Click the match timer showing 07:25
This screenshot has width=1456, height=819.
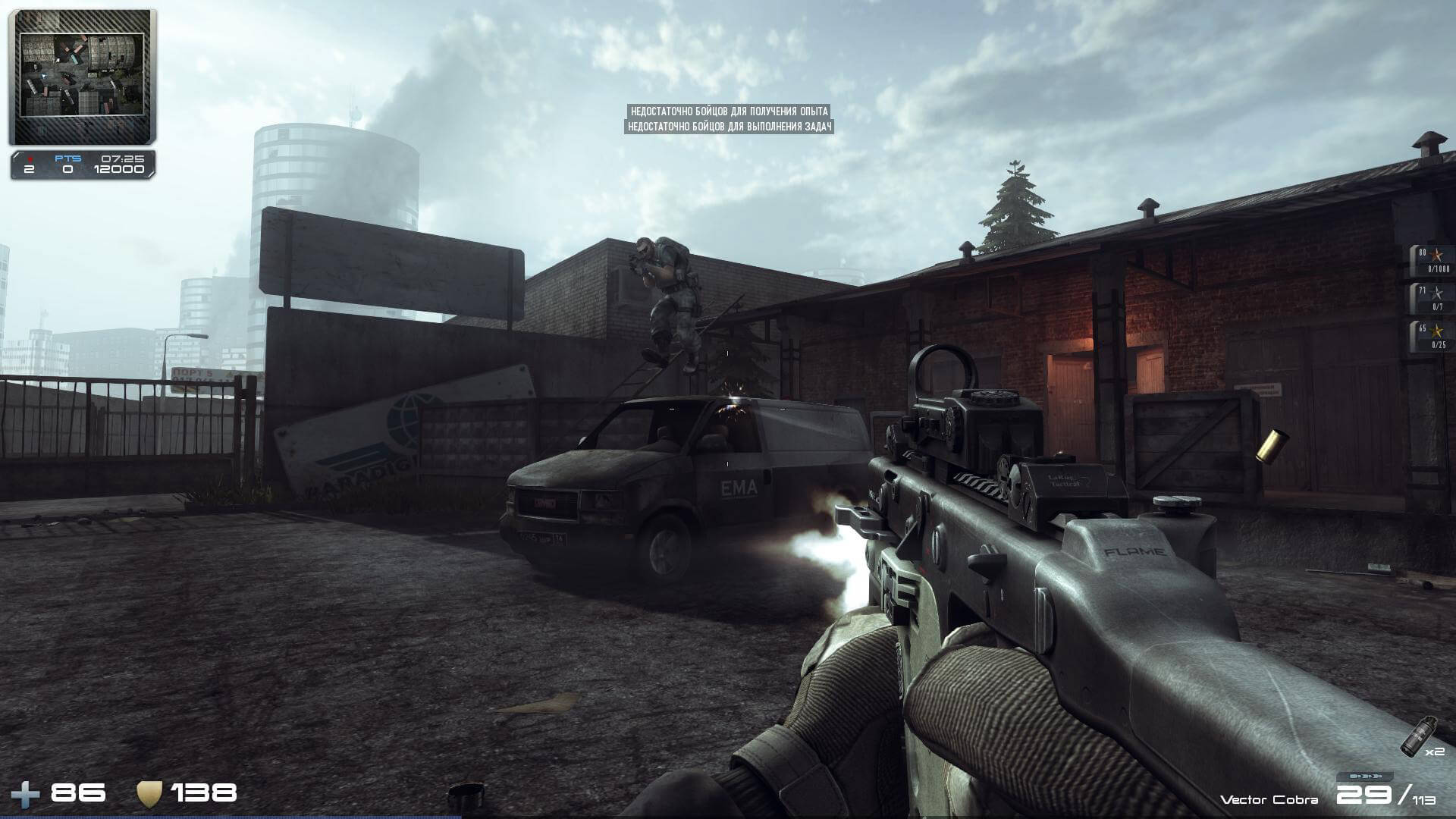point(121,158)
